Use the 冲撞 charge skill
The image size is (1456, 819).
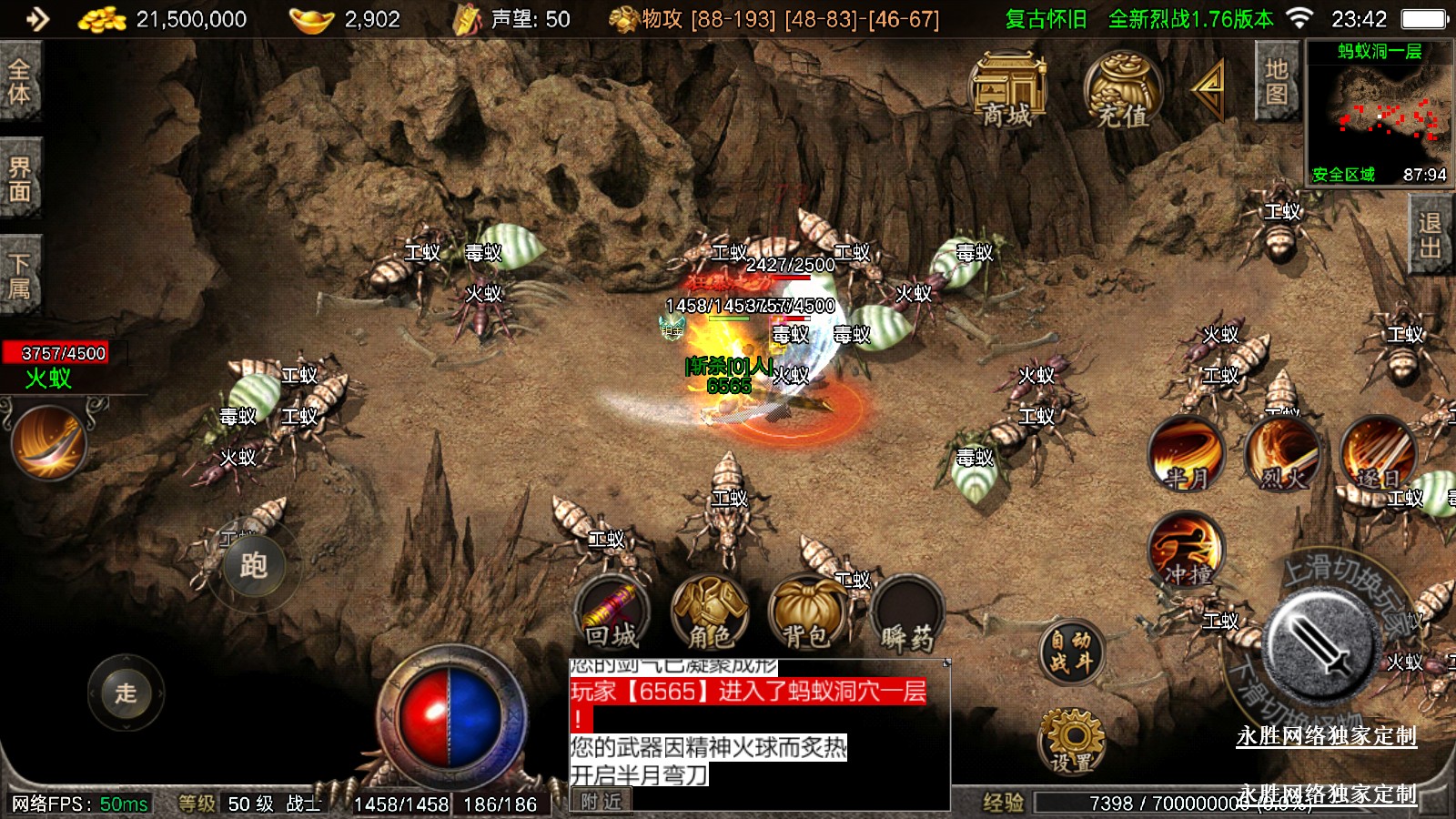1186,549
